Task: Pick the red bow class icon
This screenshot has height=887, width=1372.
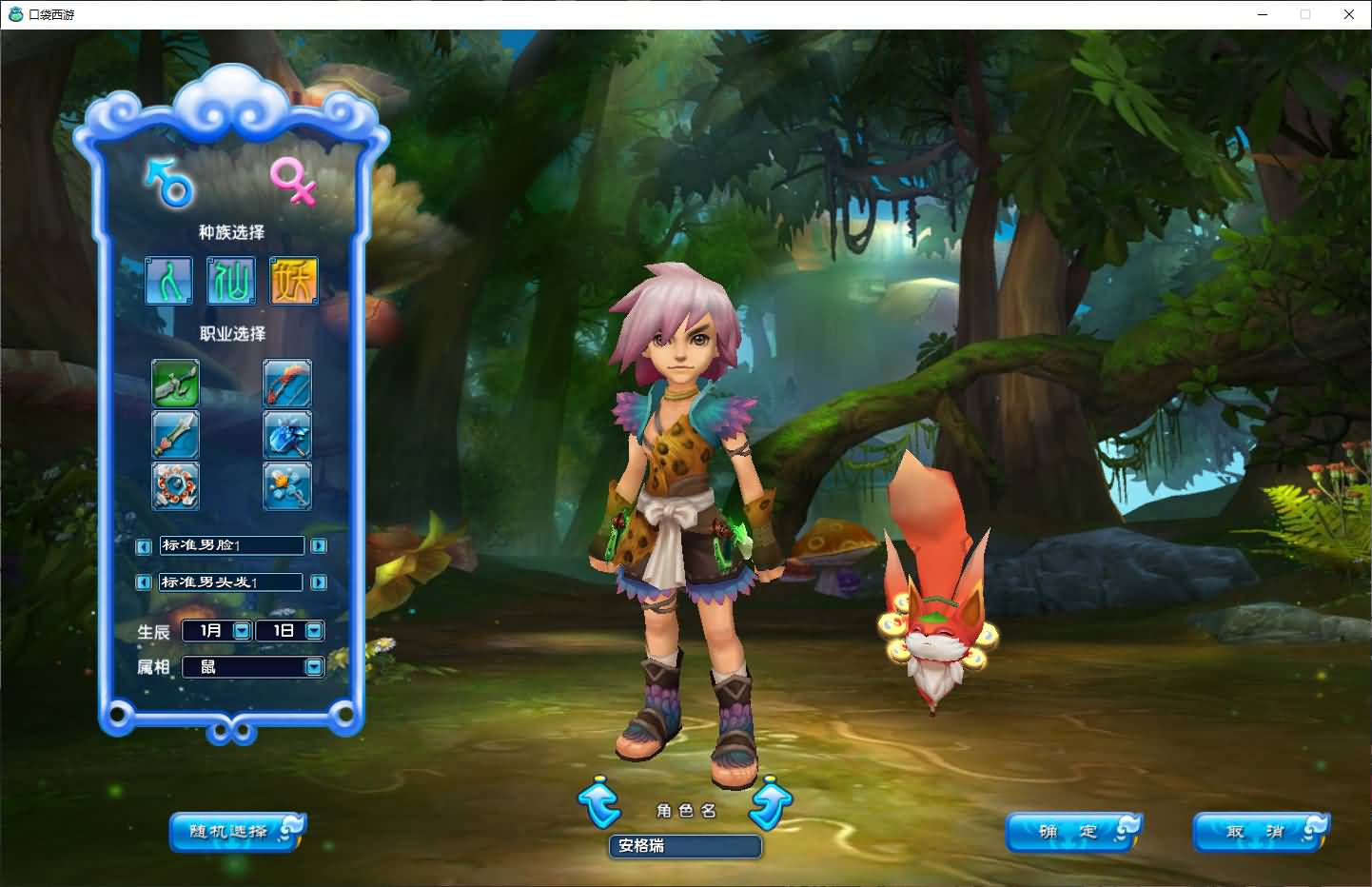Action: coord(286,383)
